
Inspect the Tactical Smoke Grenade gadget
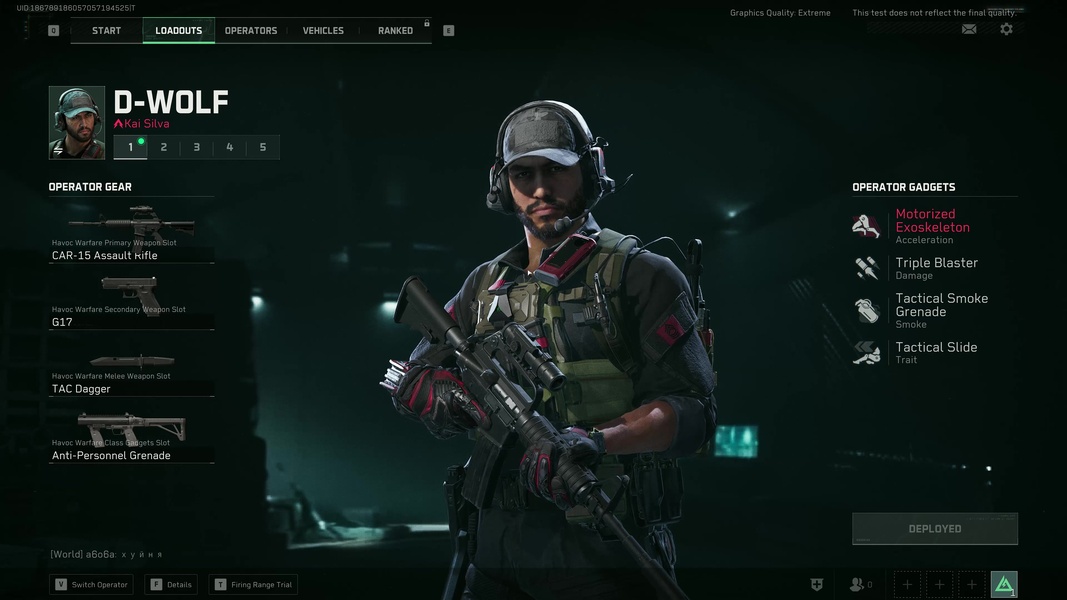pos(940,310)
